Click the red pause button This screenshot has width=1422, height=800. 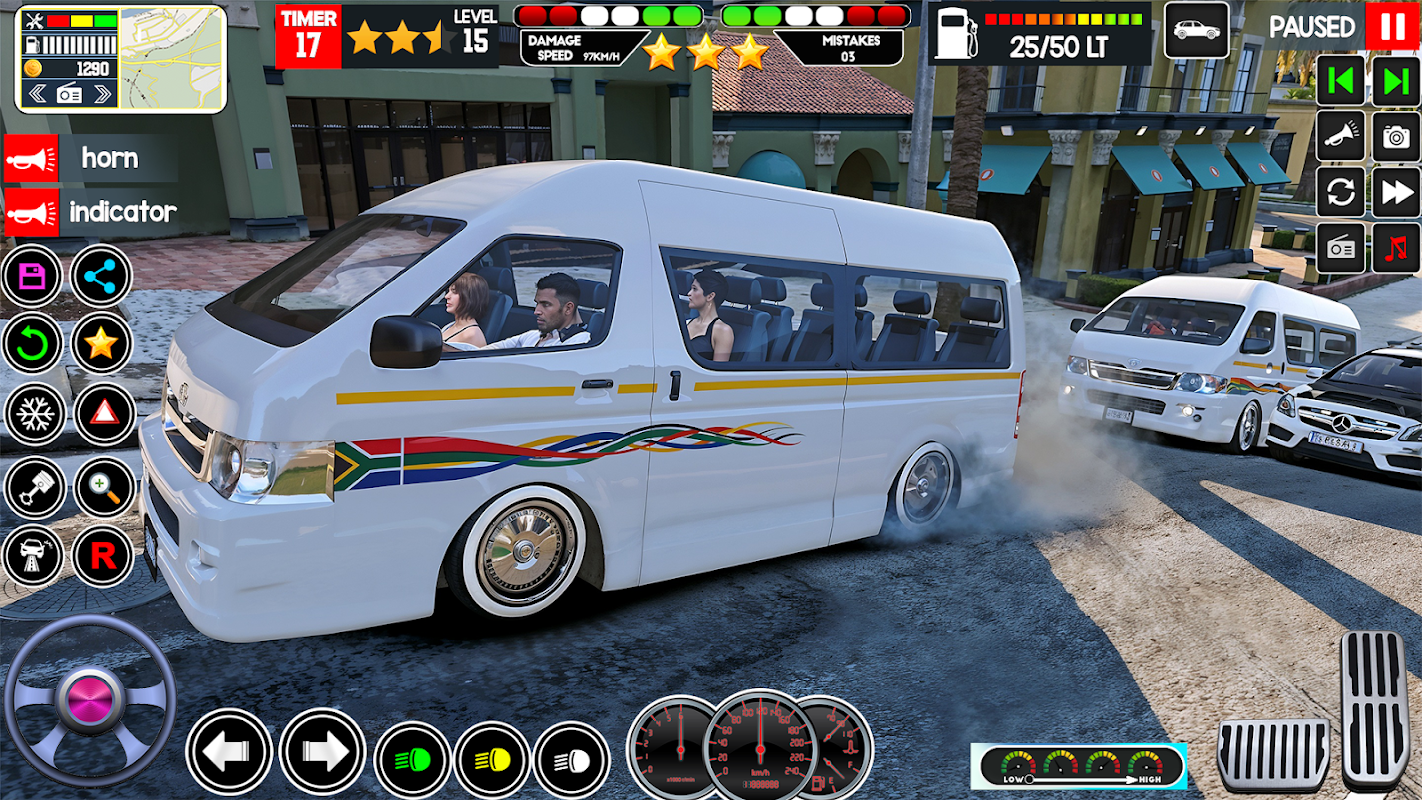(1392, 26)
